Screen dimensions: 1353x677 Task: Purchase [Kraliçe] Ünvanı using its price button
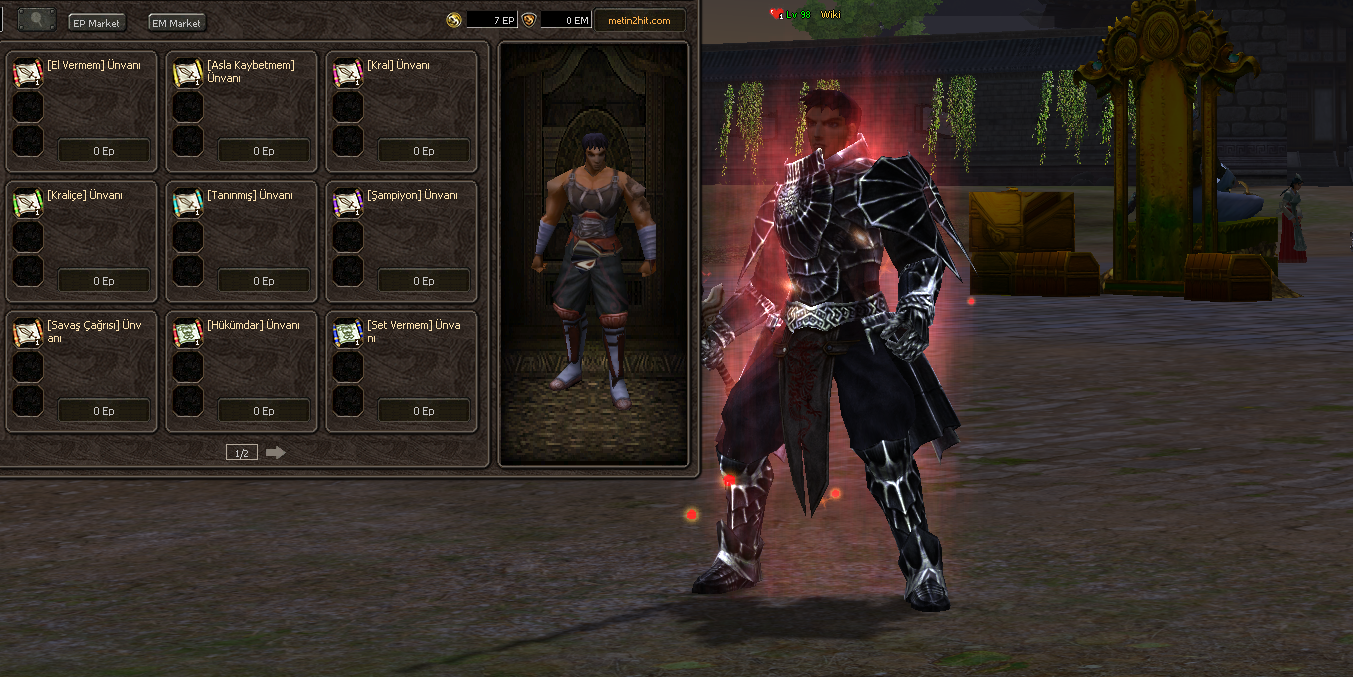tap(104, 281)
